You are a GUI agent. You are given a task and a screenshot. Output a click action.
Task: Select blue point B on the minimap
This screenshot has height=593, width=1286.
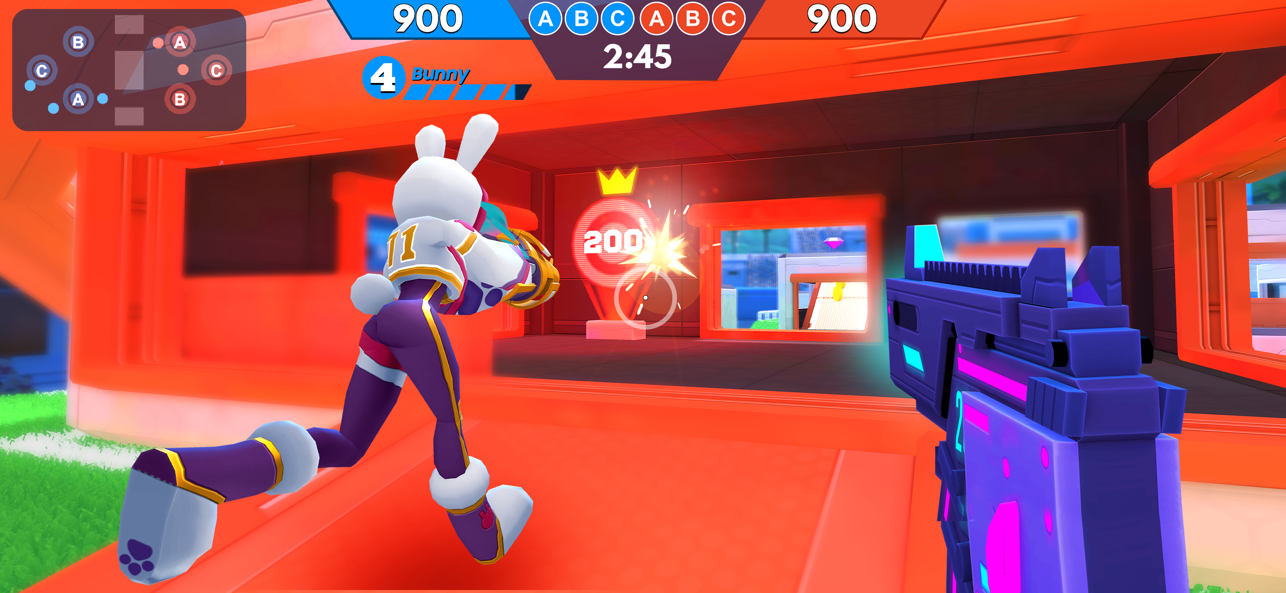78,42
